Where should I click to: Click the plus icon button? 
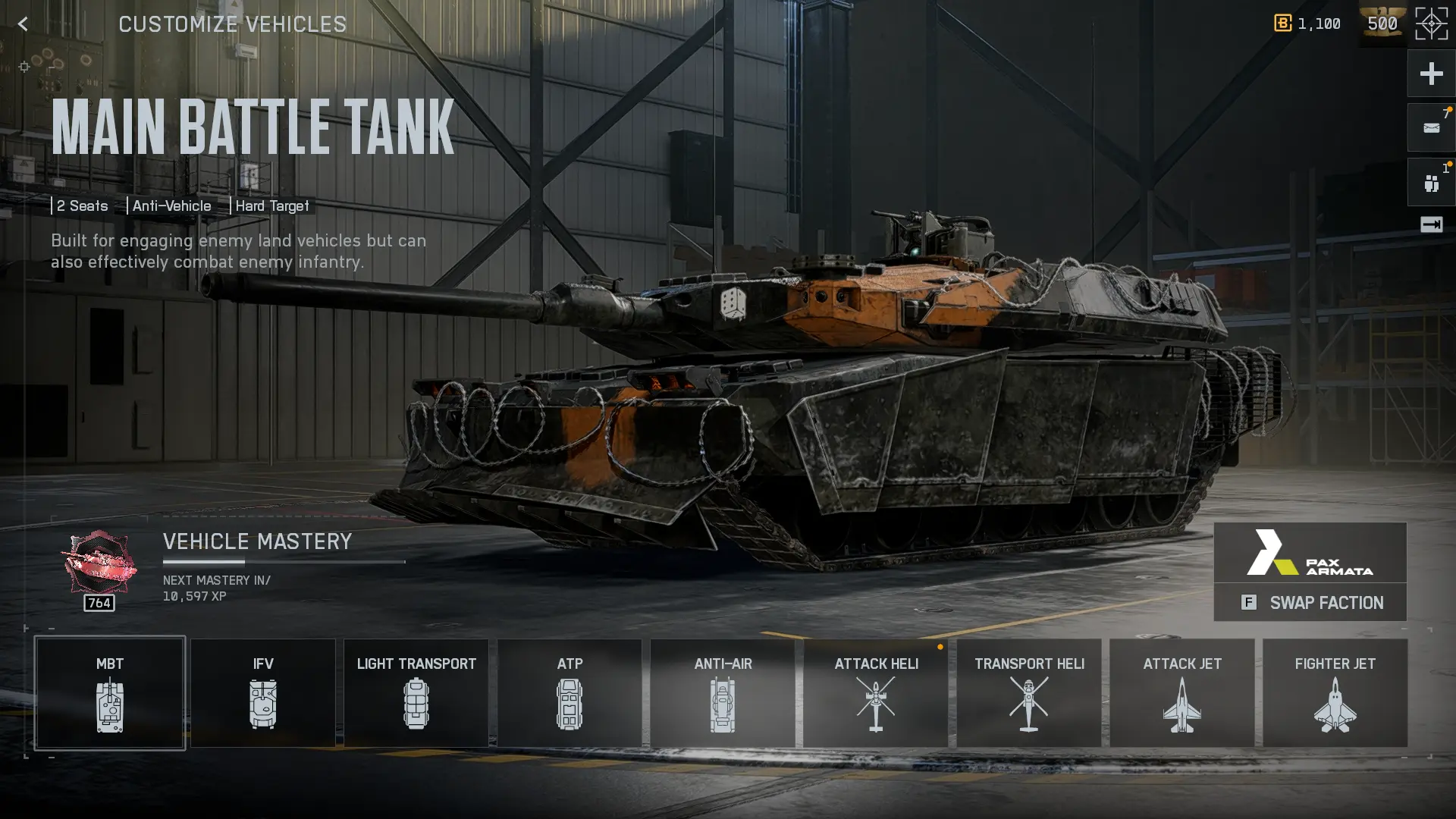(1431, 74)
